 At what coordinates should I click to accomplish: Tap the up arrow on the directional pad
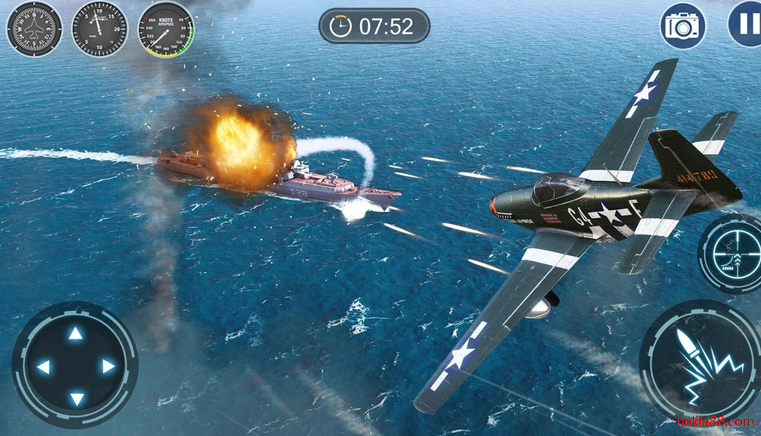pos(75,334)
